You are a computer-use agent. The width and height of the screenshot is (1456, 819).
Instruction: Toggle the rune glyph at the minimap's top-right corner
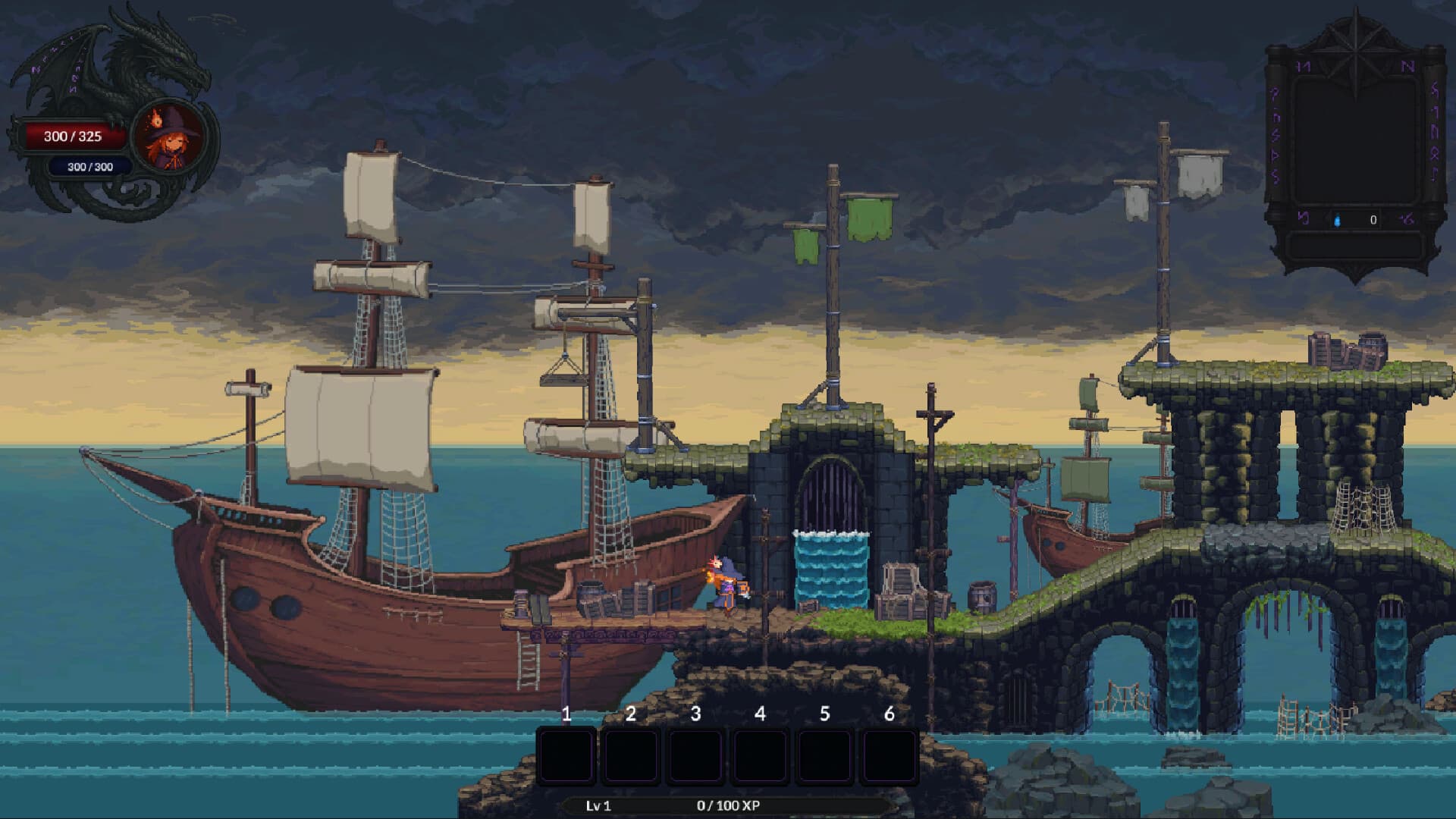point(1407,64)
